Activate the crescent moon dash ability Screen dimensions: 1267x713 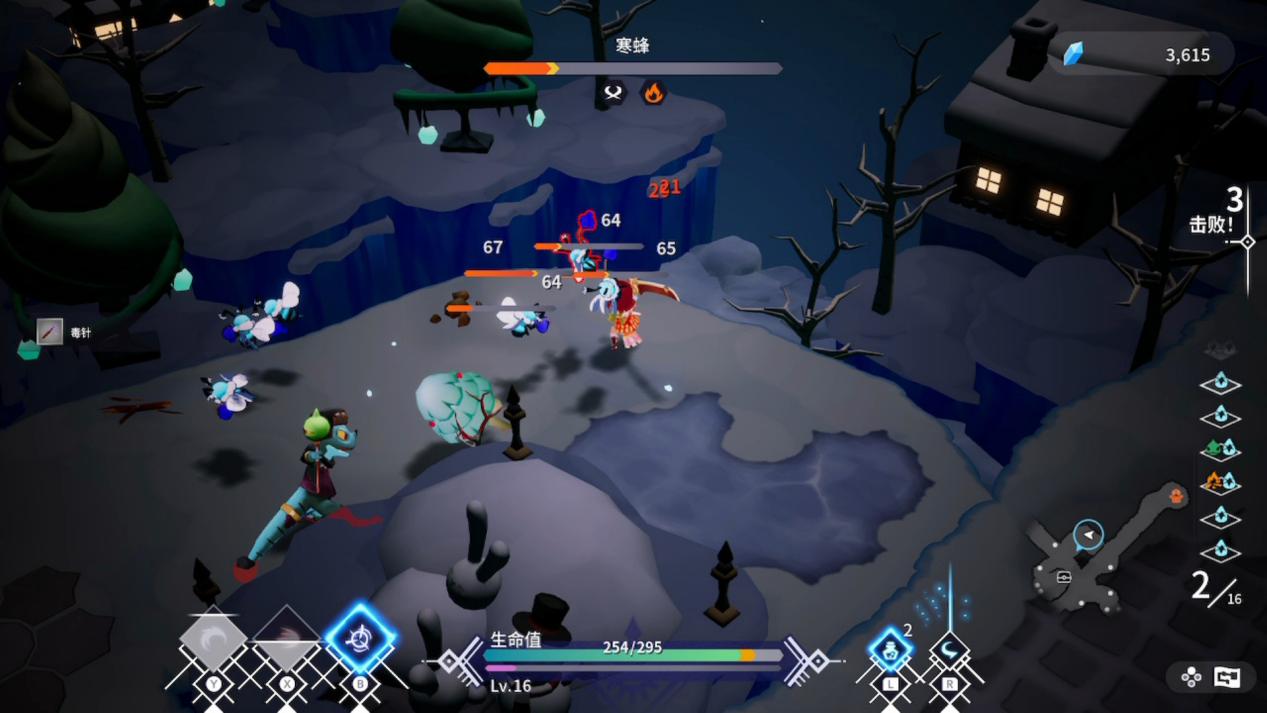tap(949, 652)
